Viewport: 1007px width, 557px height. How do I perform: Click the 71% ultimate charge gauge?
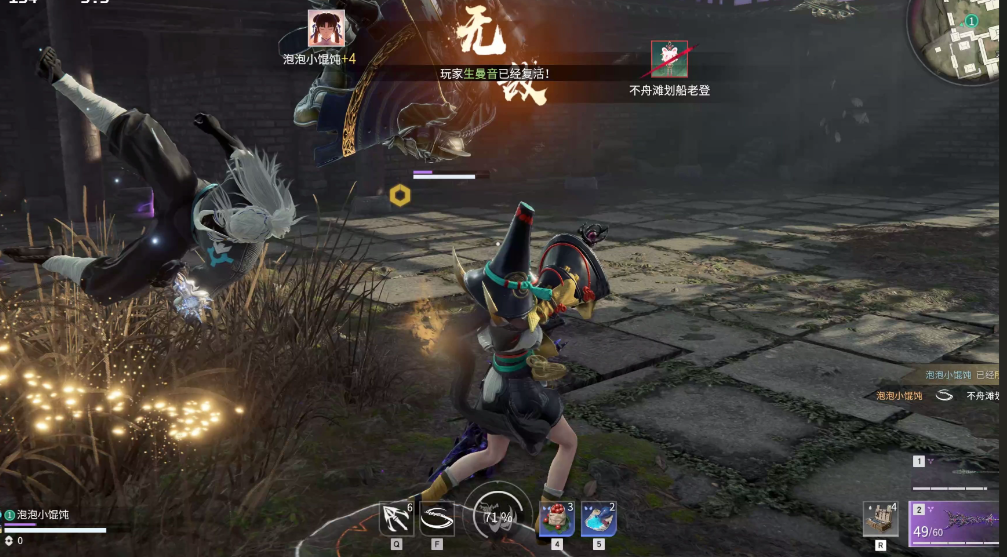tap(498, 516)
